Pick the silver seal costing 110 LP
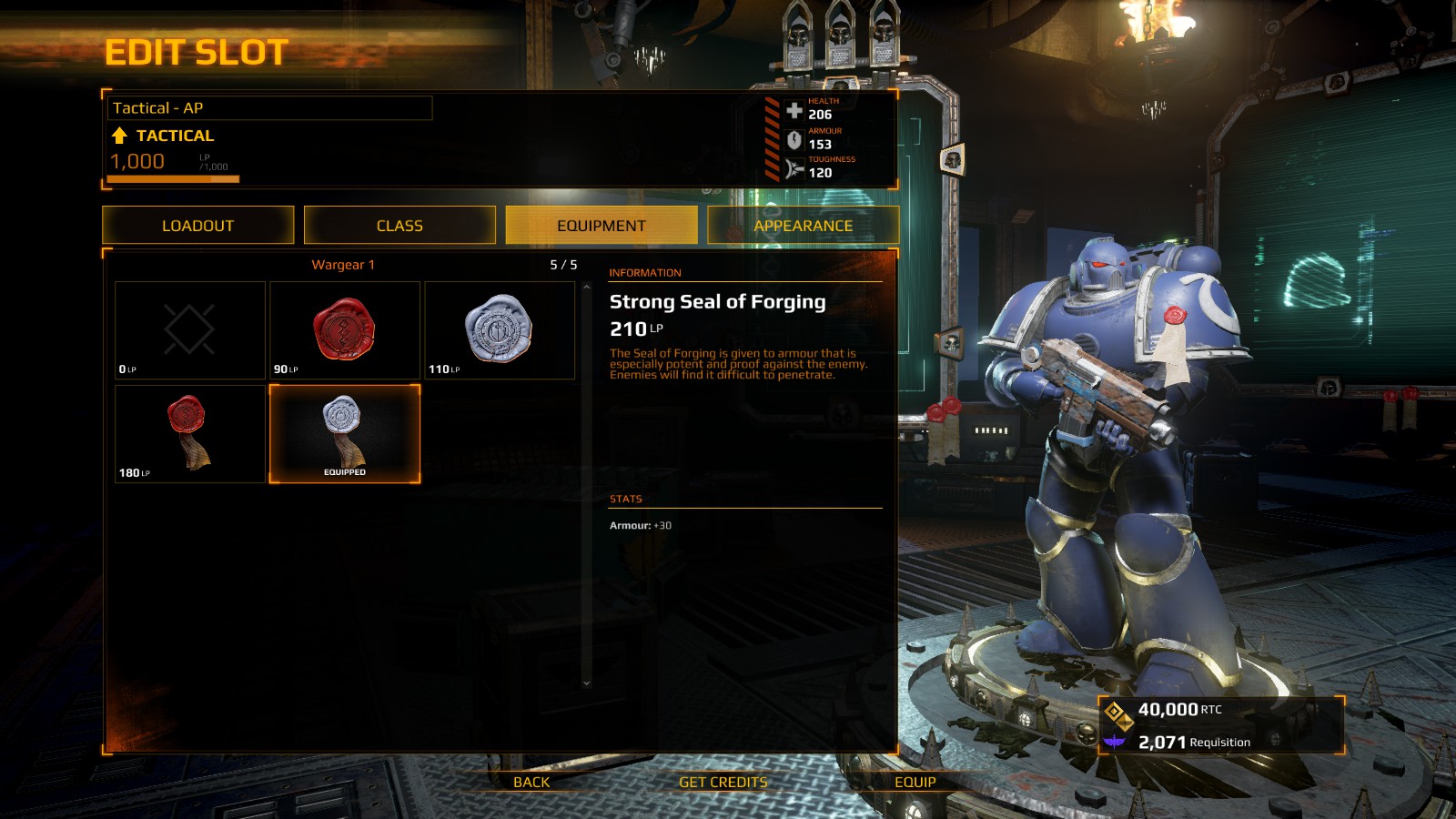Viewport: 1456px width, 819px height. pos(500,329)
